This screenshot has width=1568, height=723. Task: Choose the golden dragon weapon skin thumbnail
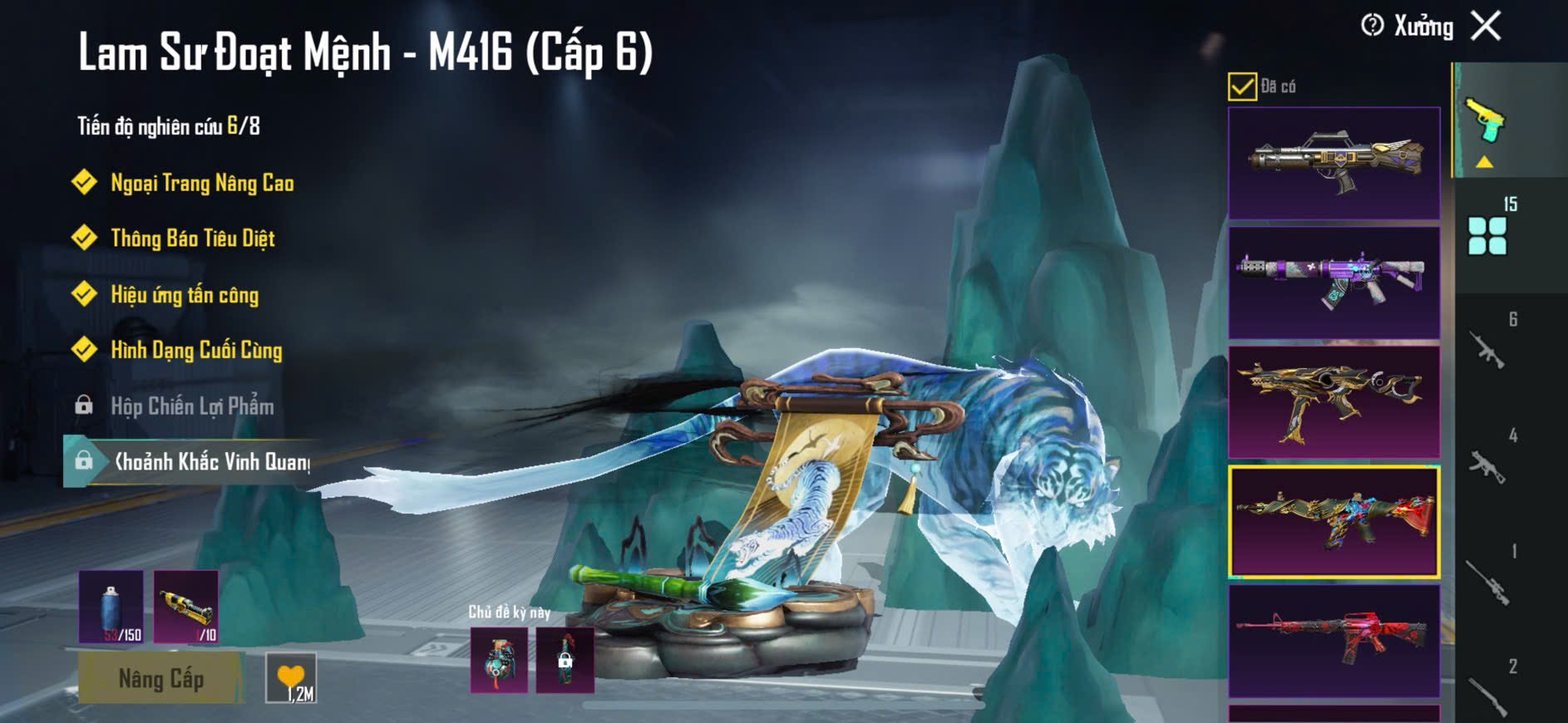pos(1334,402)
